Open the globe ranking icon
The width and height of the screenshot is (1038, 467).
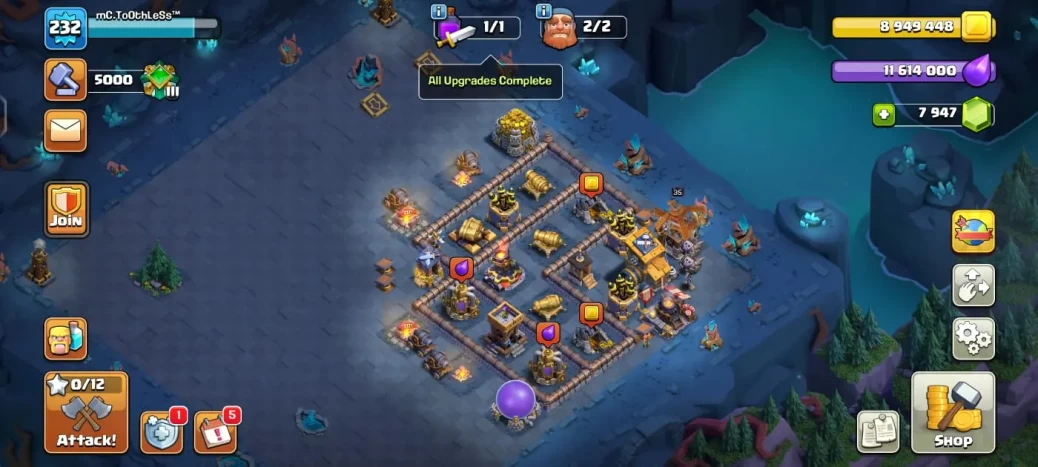coord(973,232)
